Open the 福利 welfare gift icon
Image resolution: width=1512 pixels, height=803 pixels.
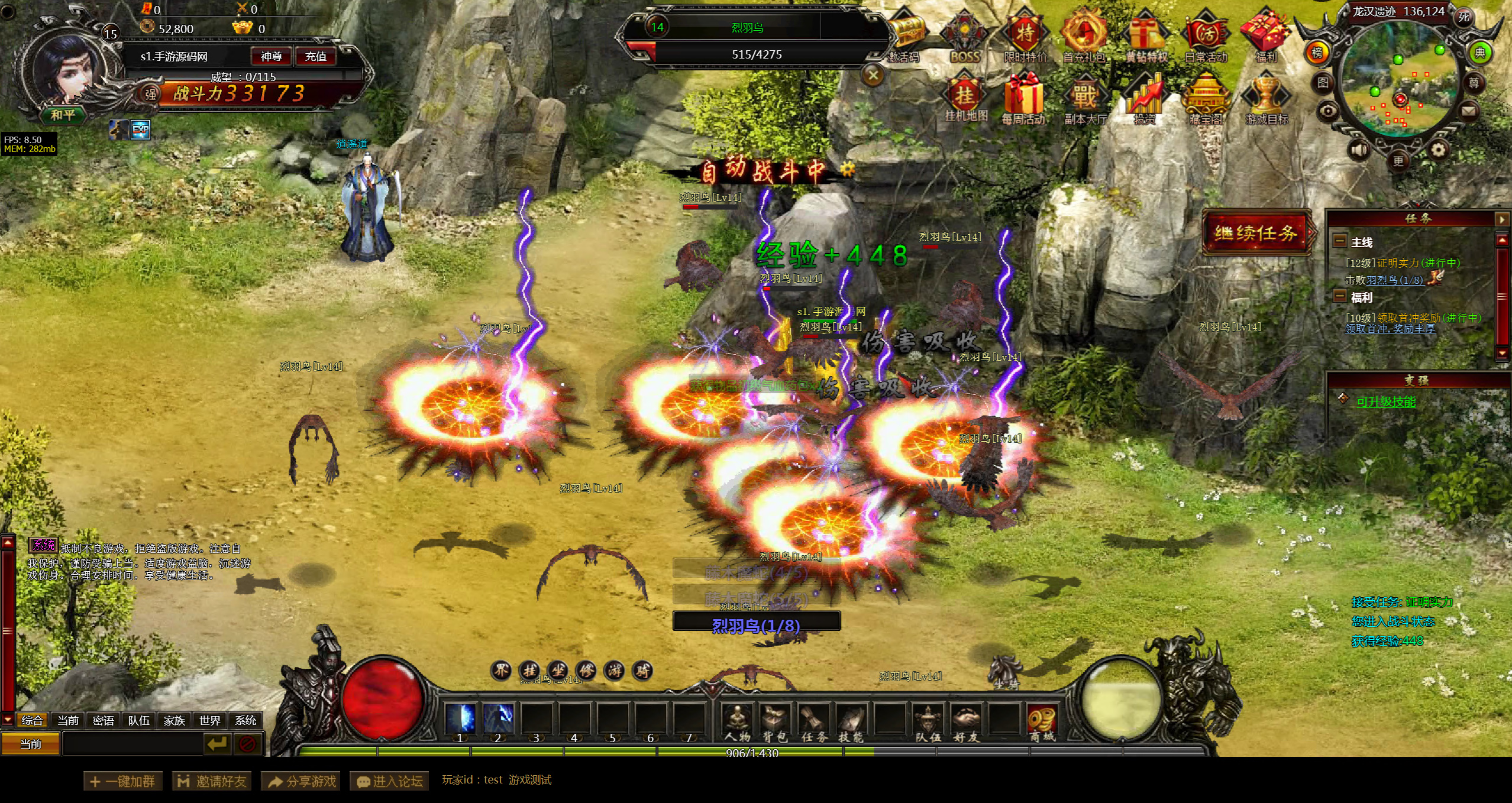pyautogui.click(x=1265, y=37)
